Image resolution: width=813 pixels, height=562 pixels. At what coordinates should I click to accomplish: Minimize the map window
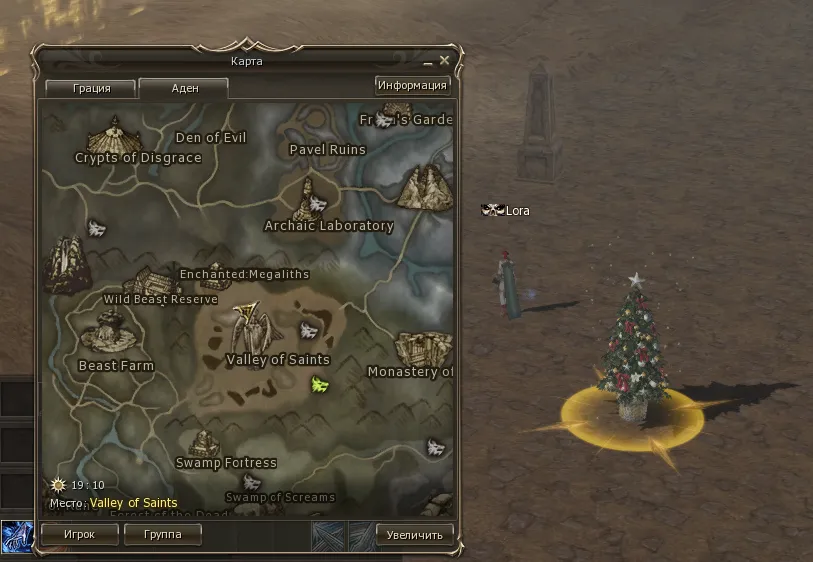[428, 62]
